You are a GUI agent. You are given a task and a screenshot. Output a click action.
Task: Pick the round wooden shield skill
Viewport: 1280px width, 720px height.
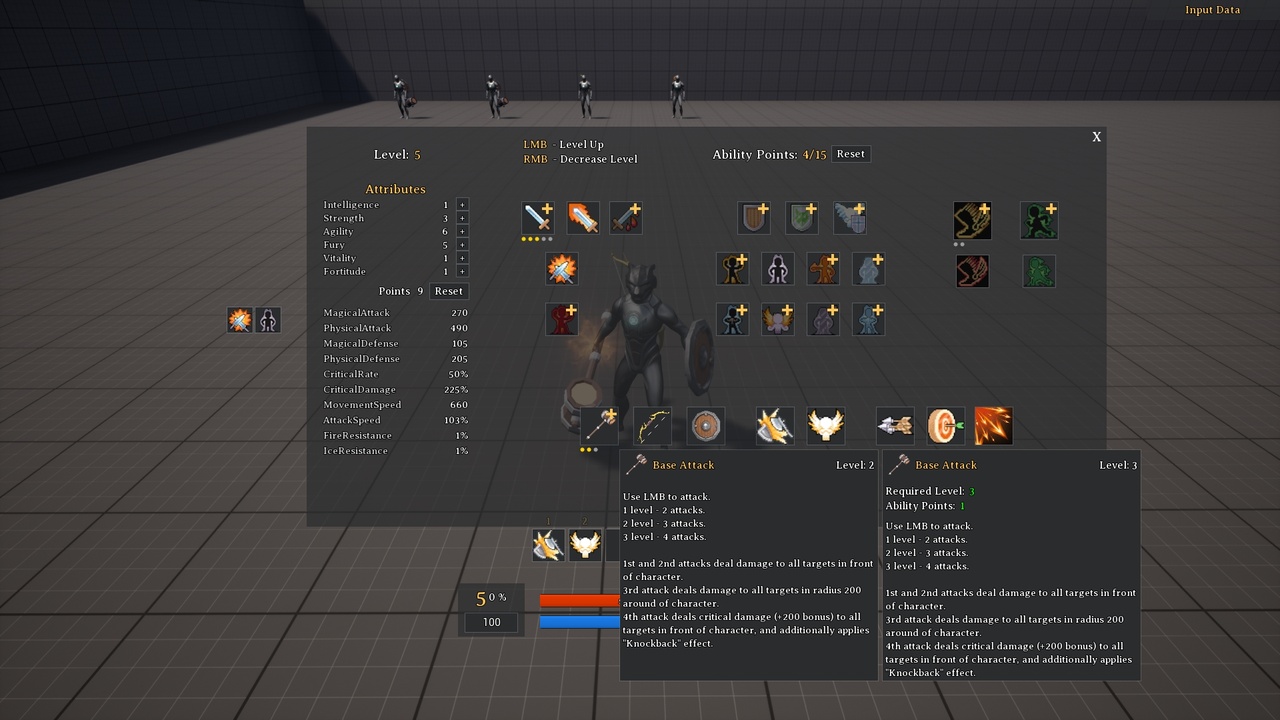click(x=706, y=426)
